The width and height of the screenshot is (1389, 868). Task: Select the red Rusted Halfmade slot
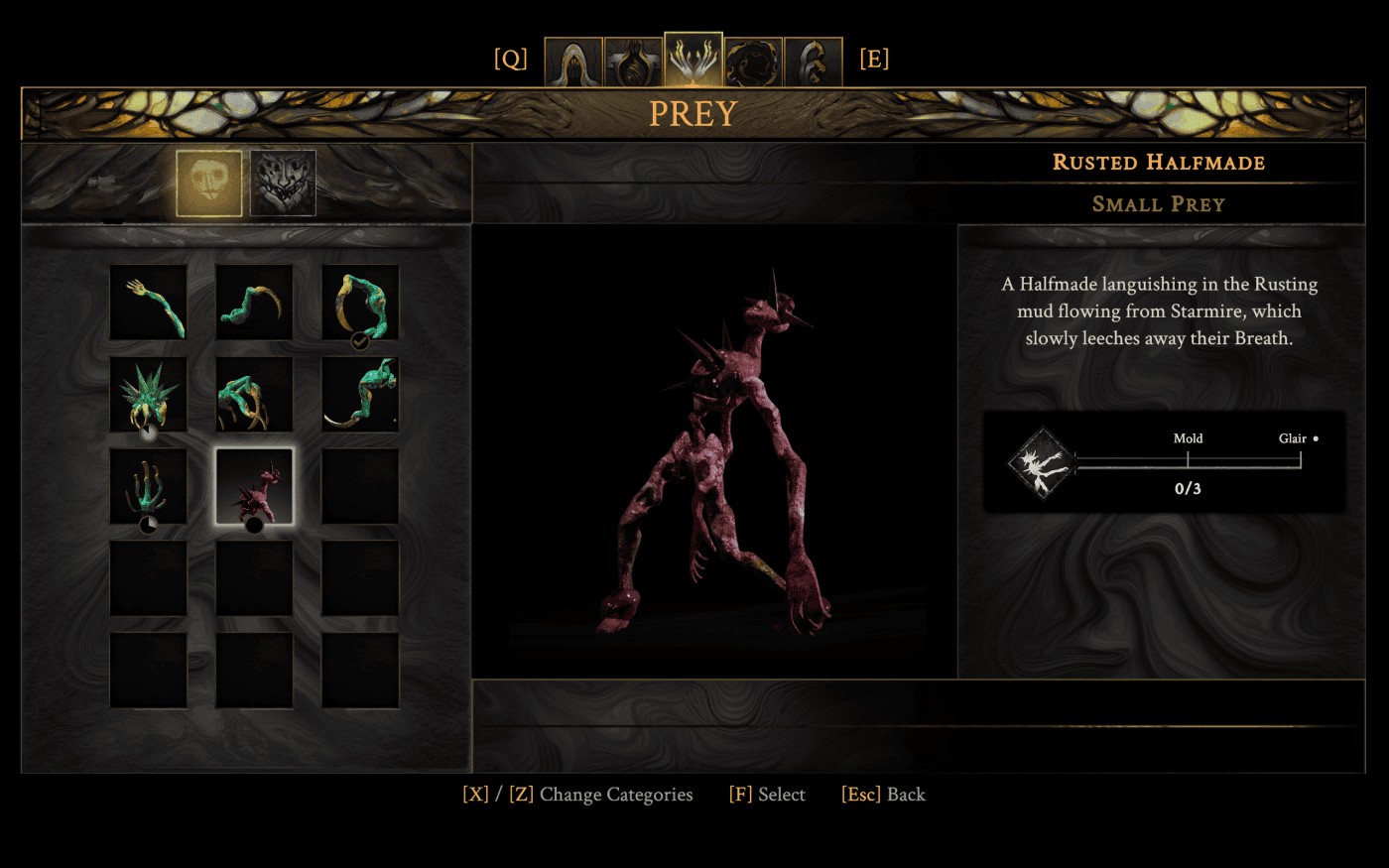pos(254,486)
